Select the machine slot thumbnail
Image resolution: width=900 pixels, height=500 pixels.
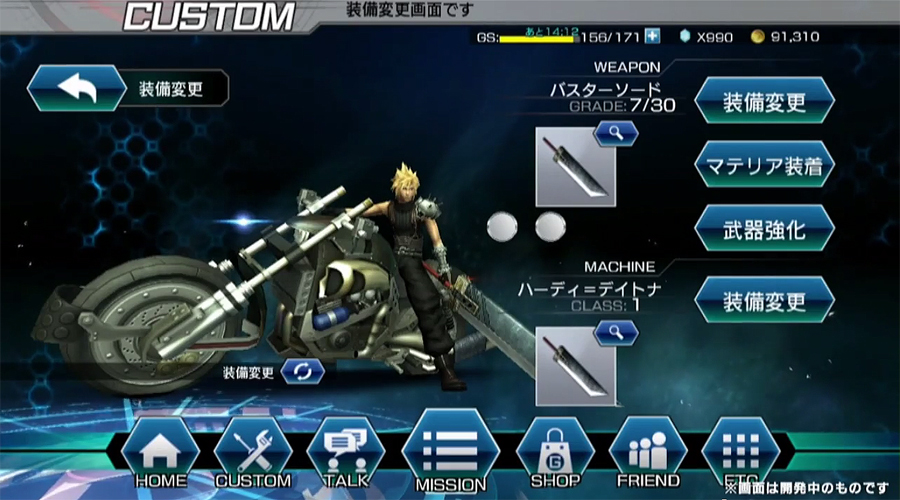click(575, 365)
